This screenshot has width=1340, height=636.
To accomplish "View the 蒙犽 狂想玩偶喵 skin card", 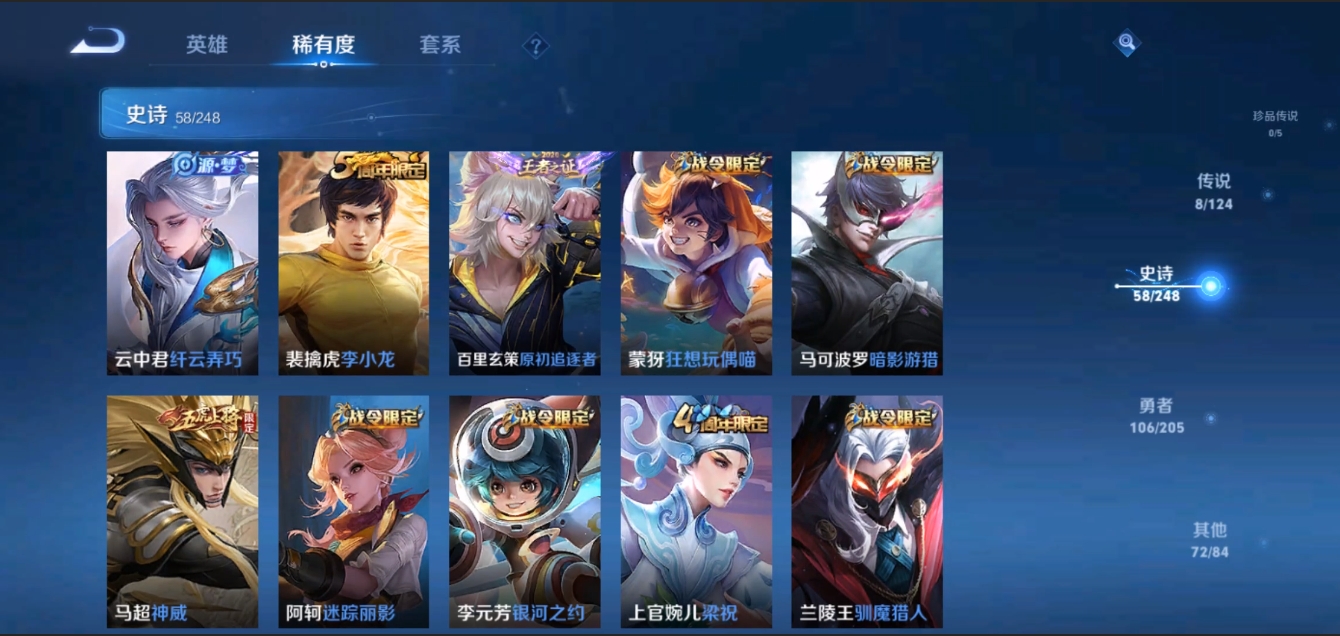I will pos(696,263).
